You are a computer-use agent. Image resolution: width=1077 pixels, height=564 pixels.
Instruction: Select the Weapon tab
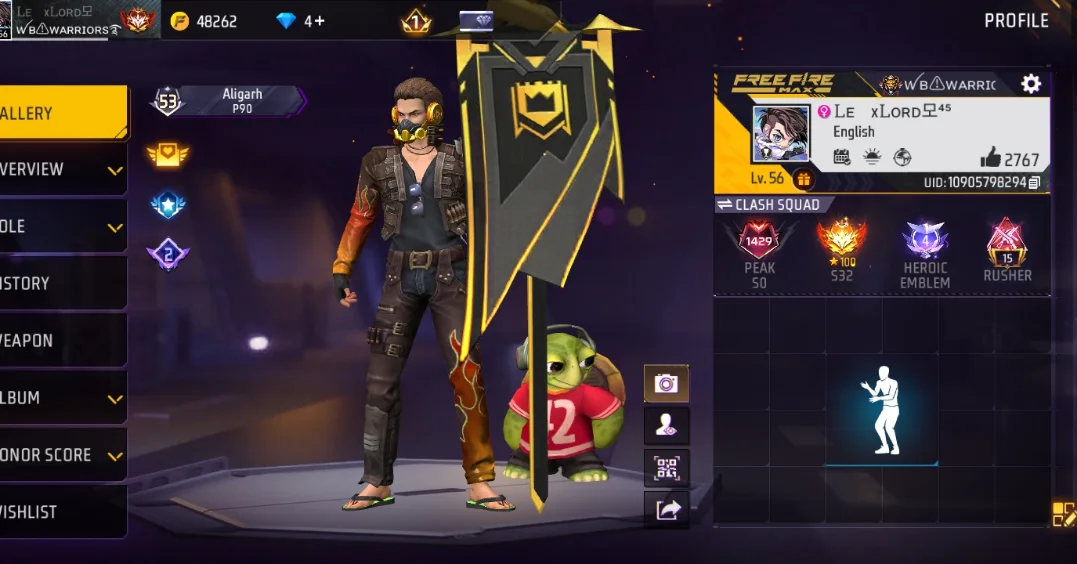pyautogui.click(x=60, y=341)
